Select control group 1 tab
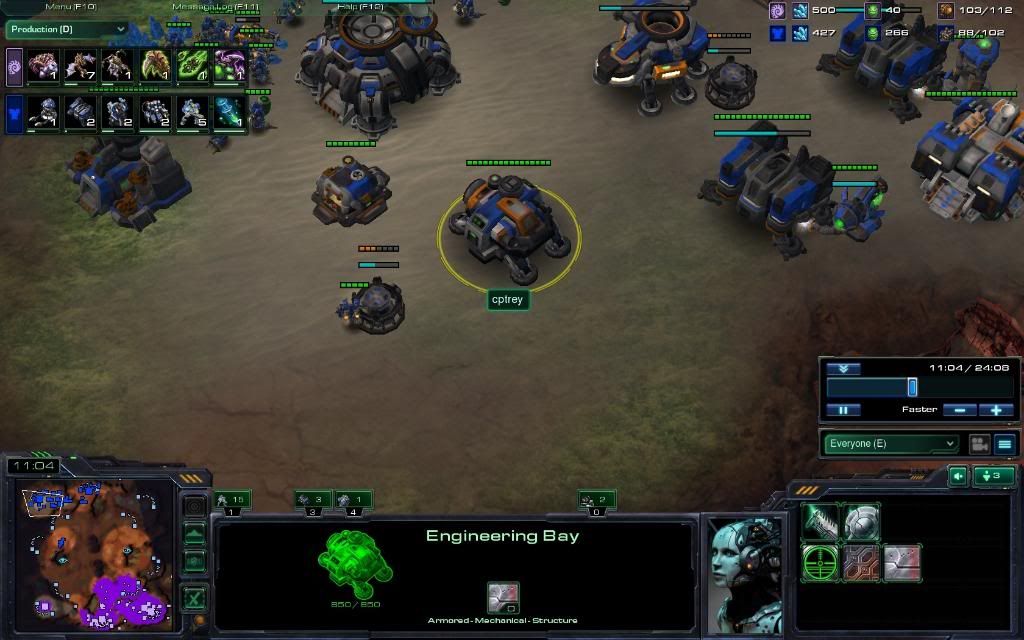Image resolution: width=1024 pixels, height=640 pixels. pos(231,500)
